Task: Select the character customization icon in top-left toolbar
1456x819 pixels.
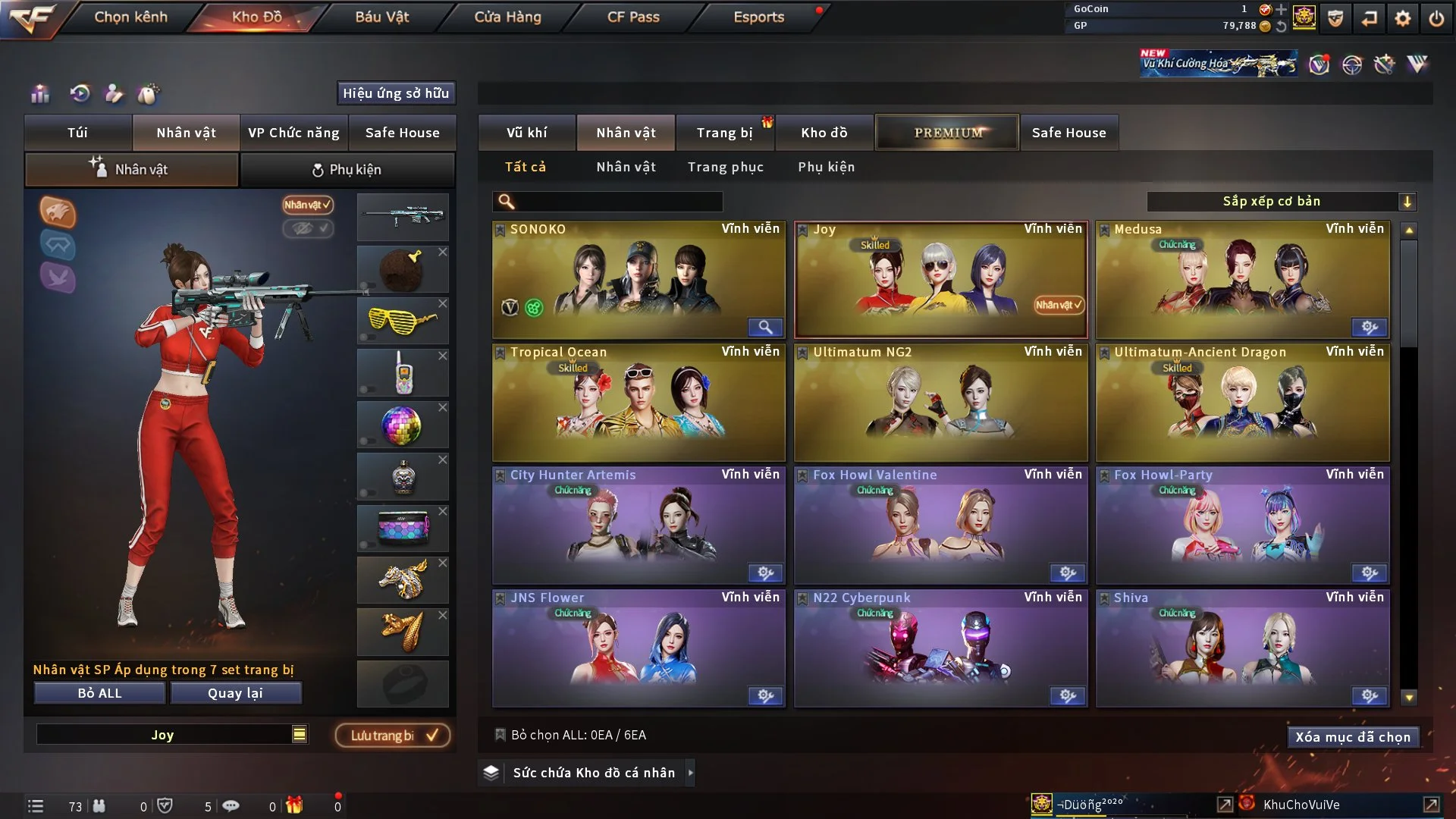Action: coord(112,94)
